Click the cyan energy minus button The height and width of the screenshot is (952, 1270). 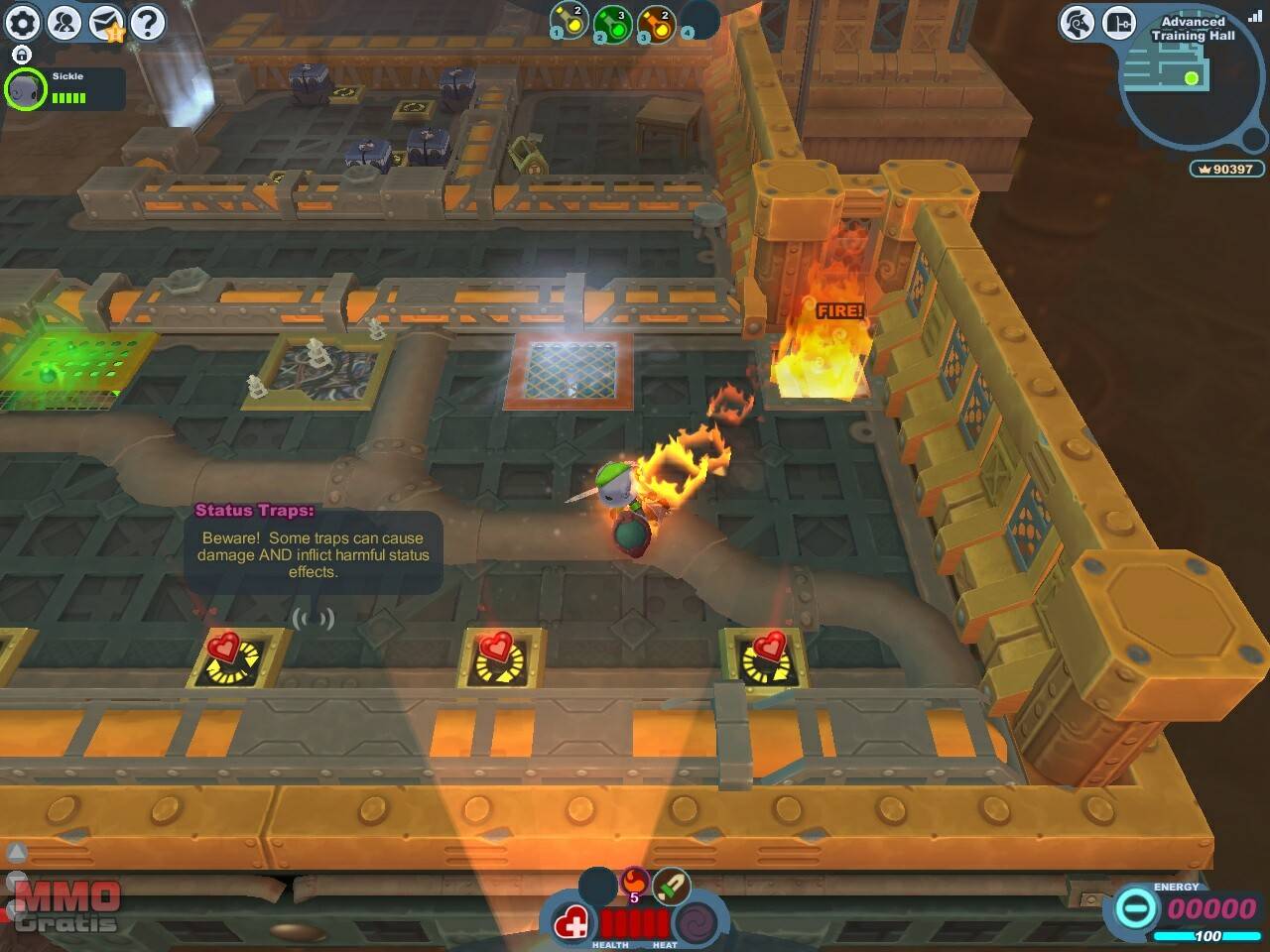(1136, 907)
